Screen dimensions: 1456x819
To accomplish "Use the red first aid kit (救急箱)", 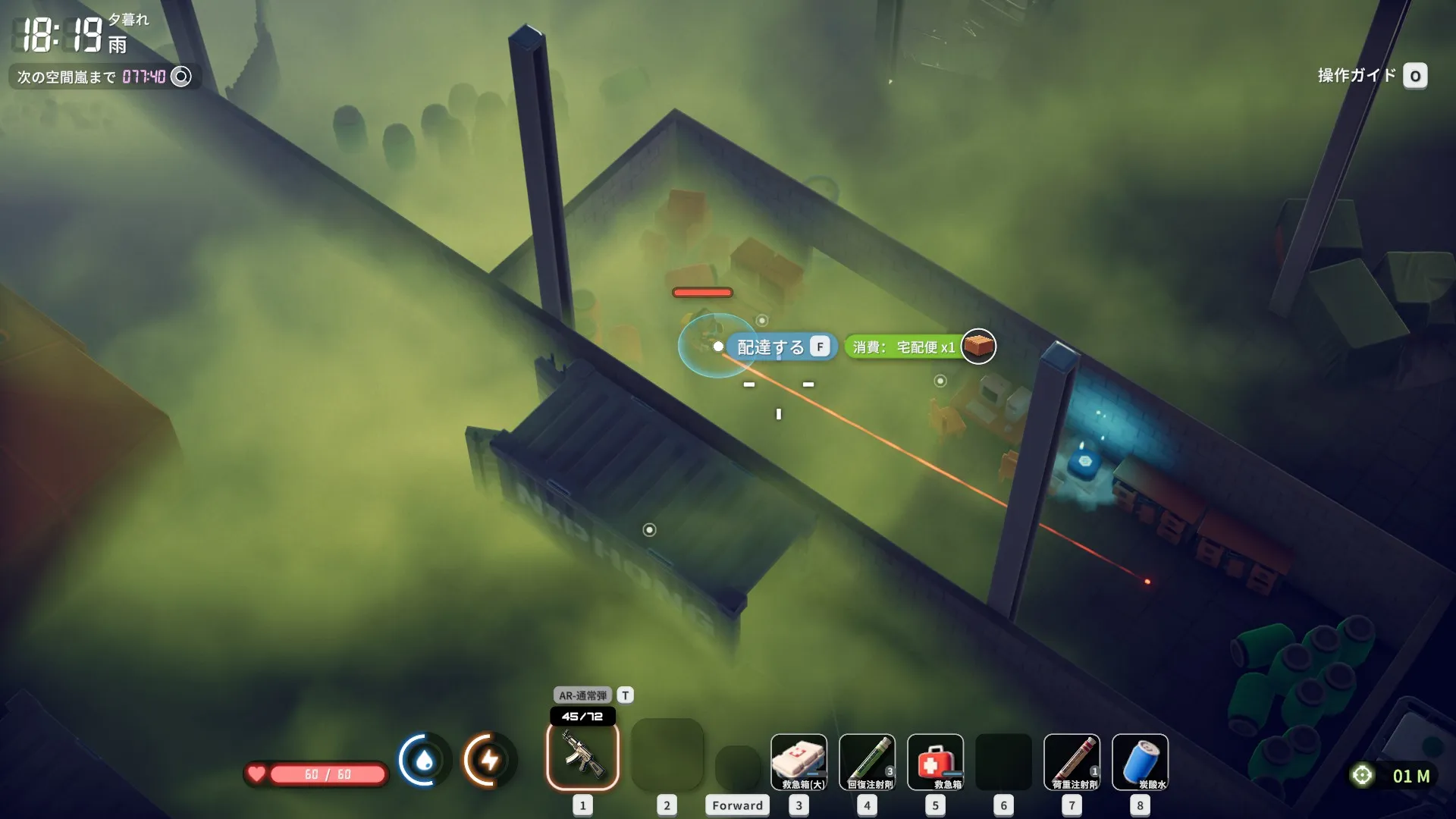I will pos(935,761).
